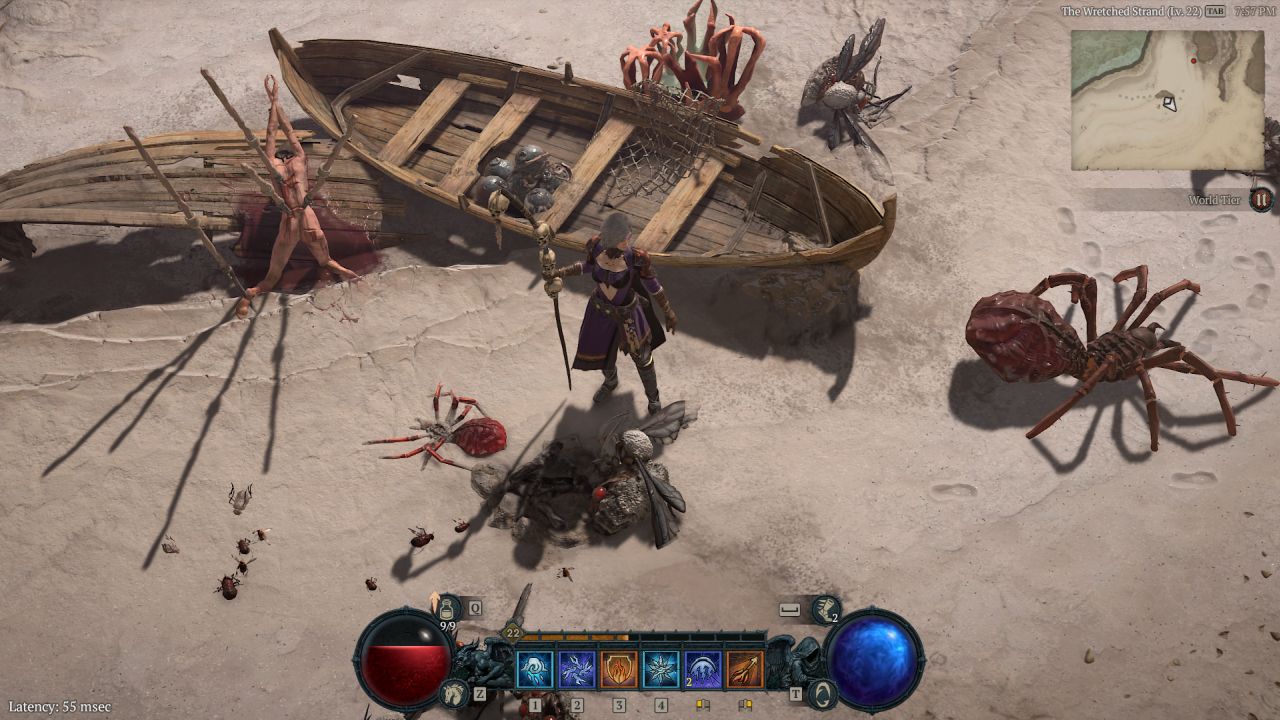Activate the evade boot icon
This screenshot has width=1280, height=720.
tap(826, 609)
